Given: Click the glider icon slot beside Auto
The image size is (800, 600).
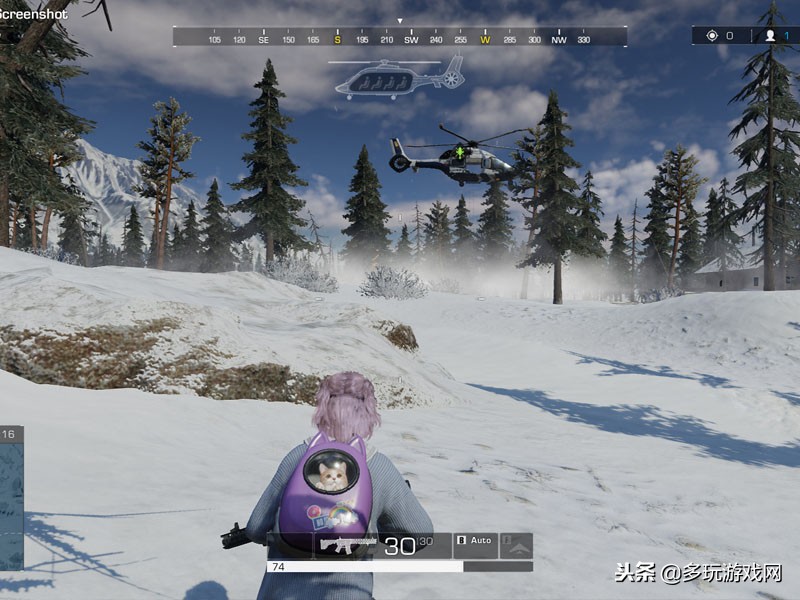Looking at the screenshot, I should [x=516, y=545].
